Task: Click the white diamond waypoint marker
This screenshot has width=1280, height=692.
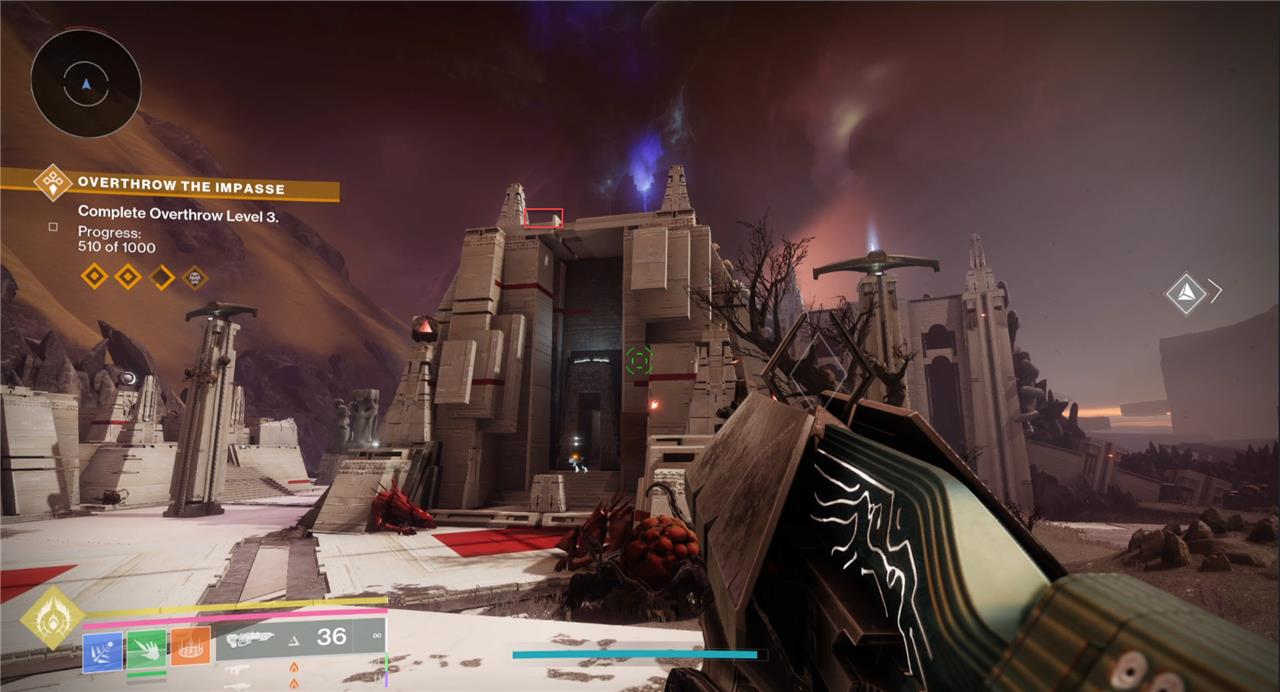Action: 1185,292
